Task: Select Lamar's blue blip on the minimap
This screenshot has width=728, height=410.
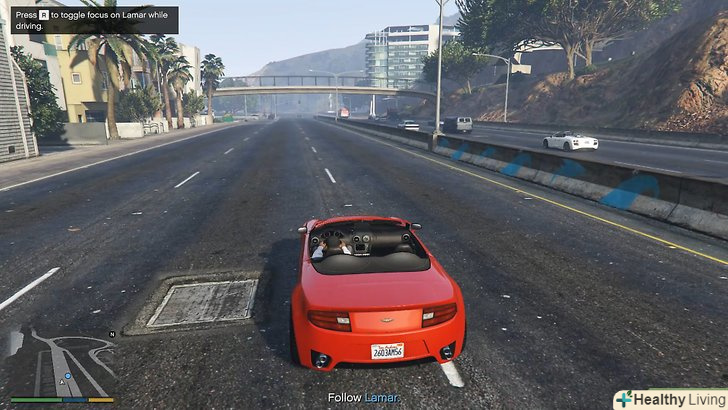Action: coord(67,377)
